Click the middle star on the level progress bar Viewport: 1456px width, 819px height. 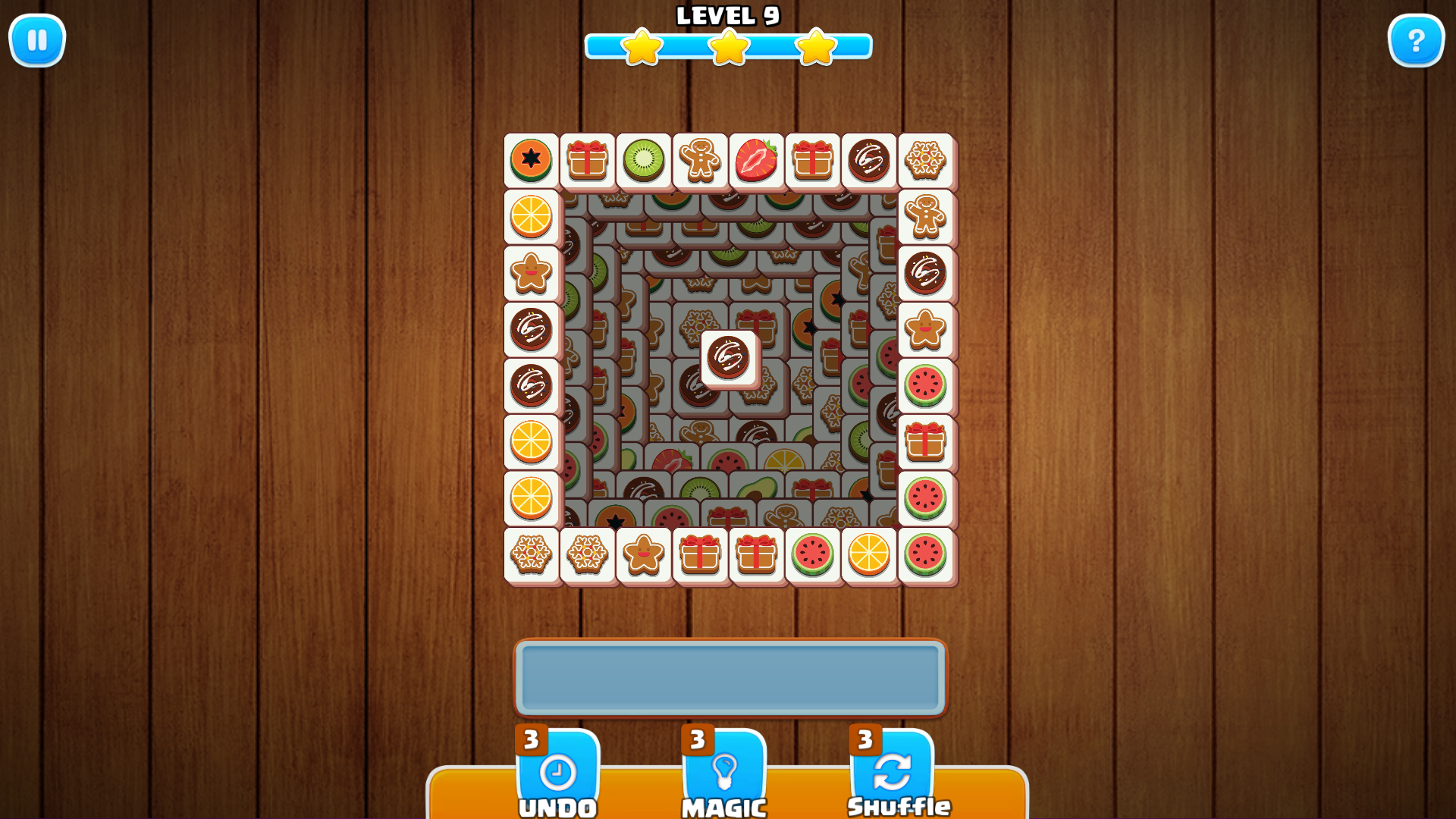[729, 47]
